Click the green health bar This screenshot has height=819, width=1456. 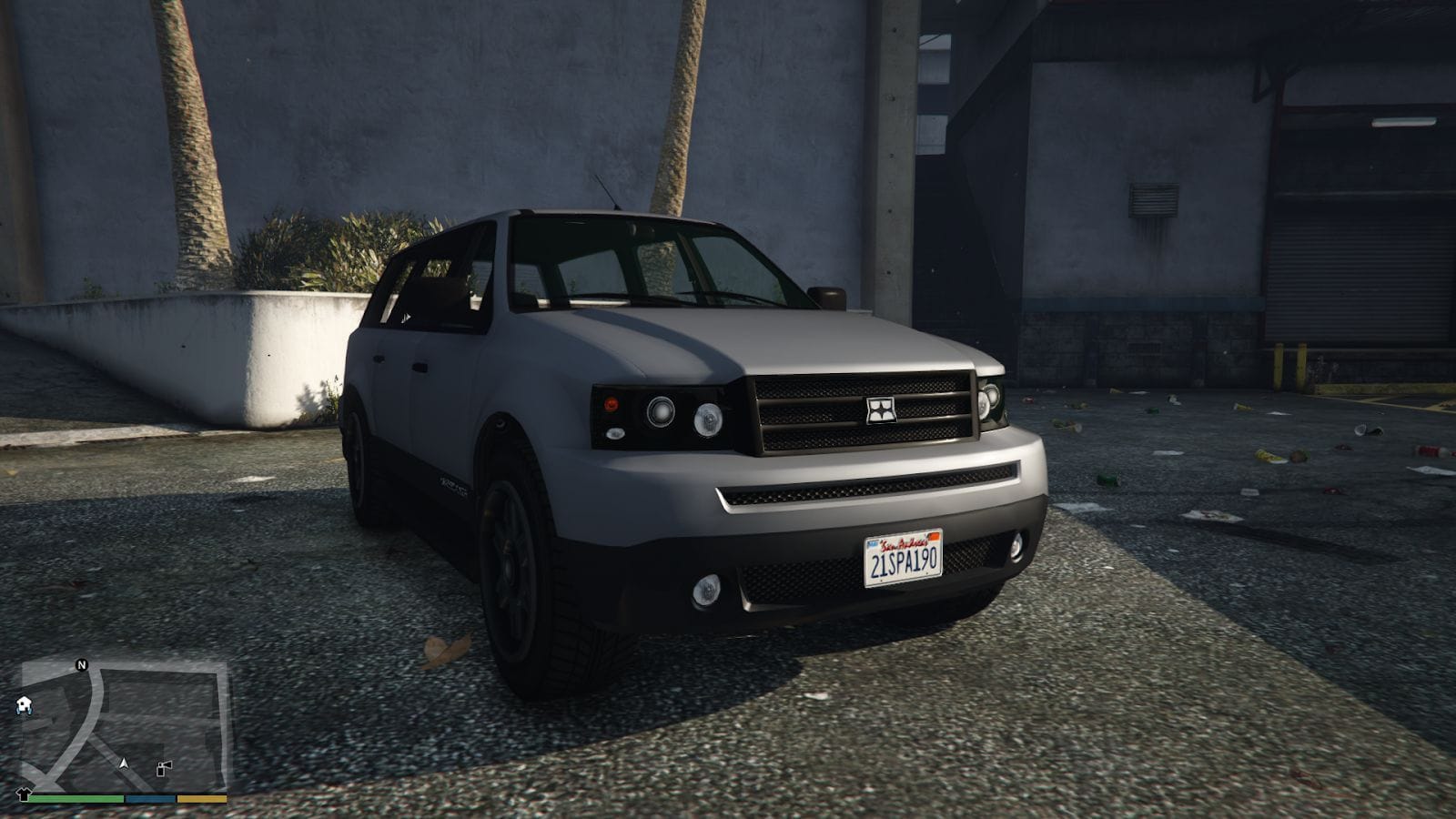coord(77,798)
